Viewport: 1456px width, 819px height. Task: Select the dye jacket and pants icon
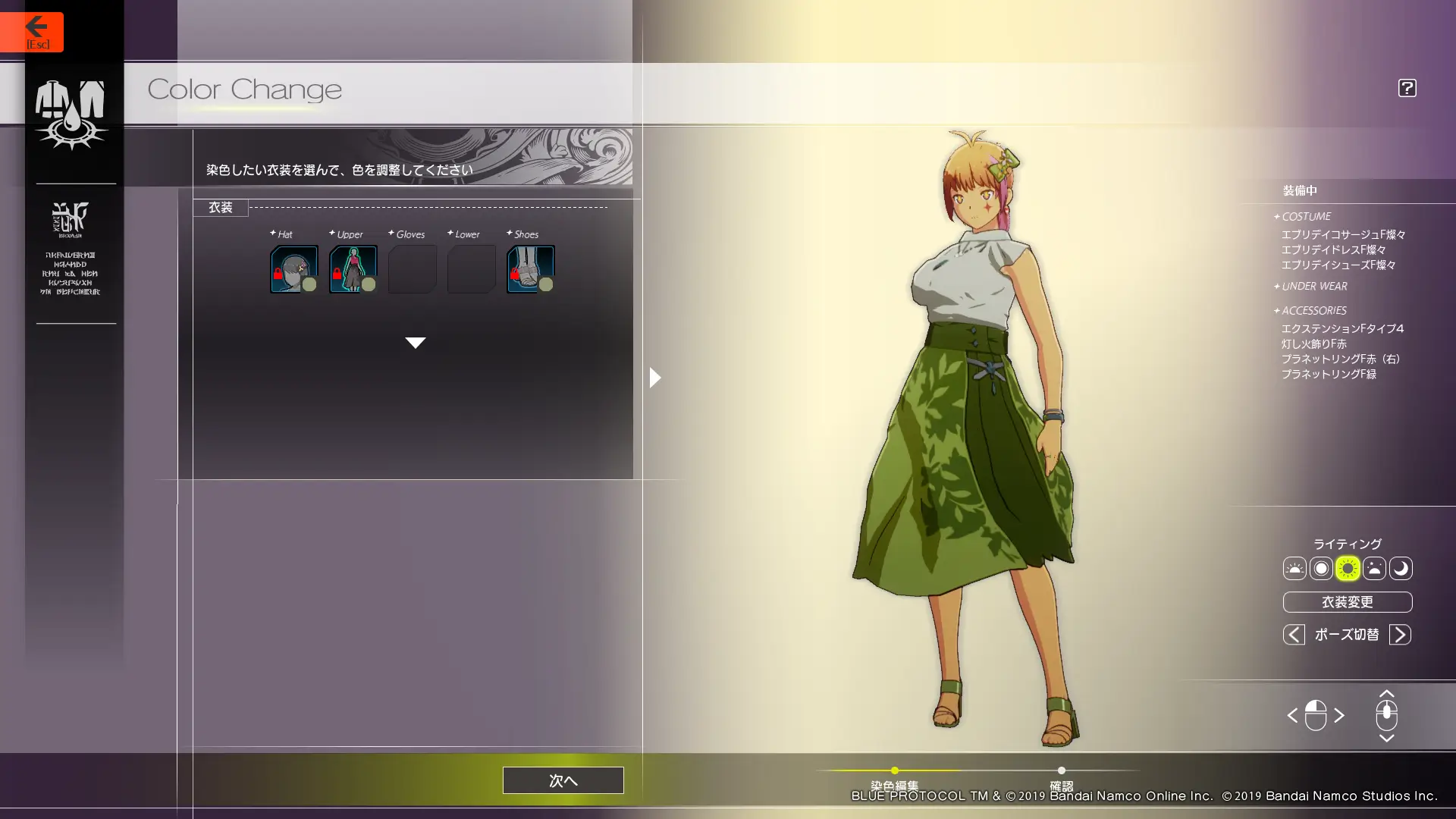click(71, 114)
